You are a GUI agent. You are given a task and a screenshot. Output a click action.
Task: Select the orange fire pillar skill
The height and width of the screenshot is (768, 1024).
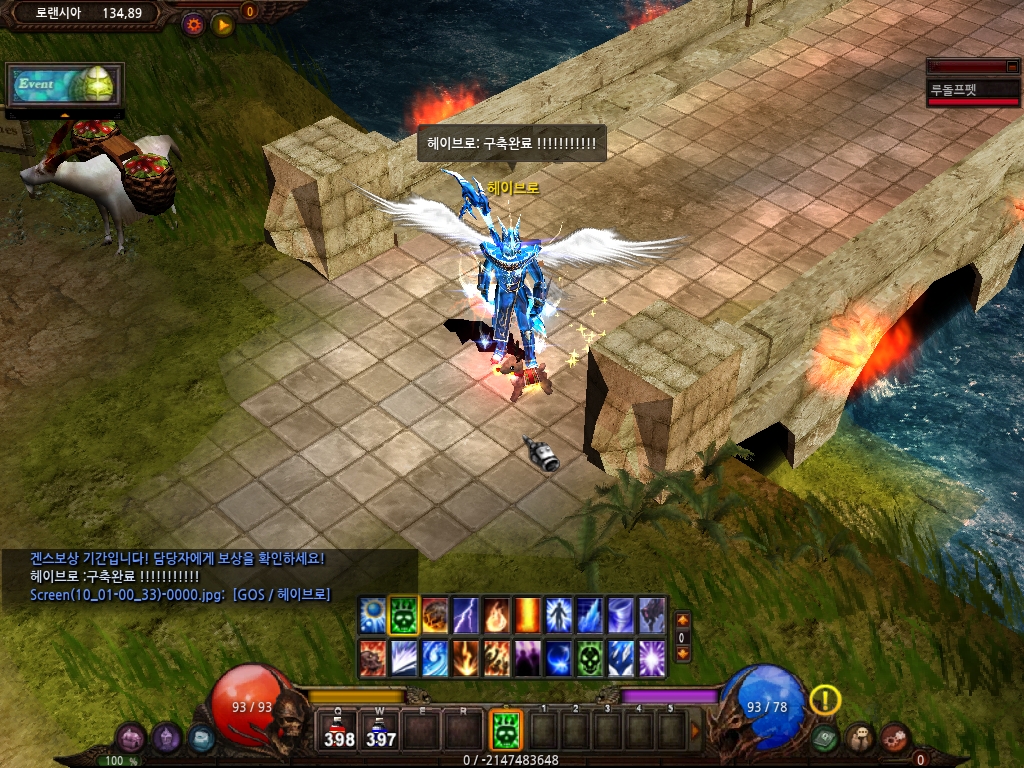528,613
